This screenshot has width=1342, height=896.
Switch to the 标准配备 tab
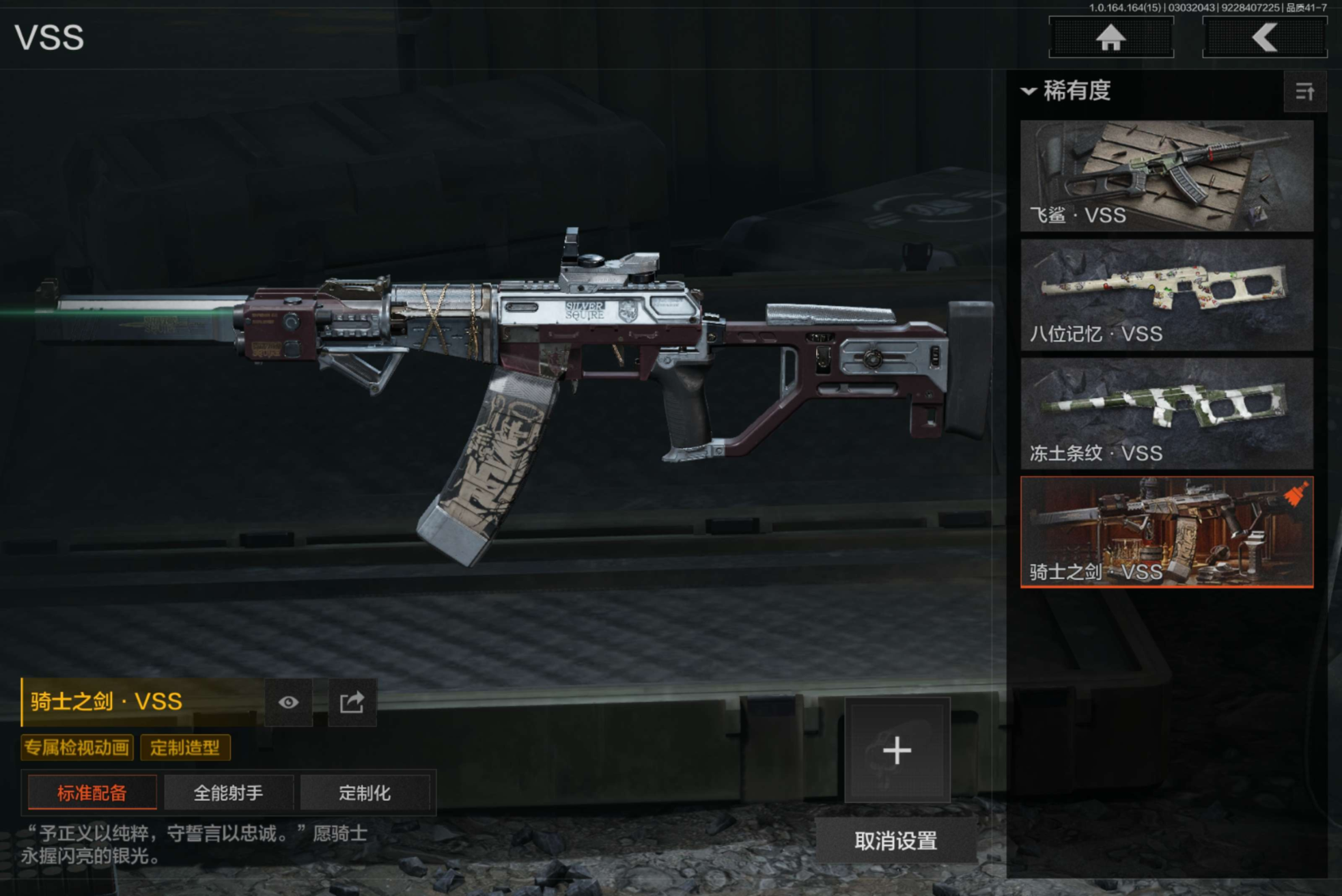click(x=92, y=793)
